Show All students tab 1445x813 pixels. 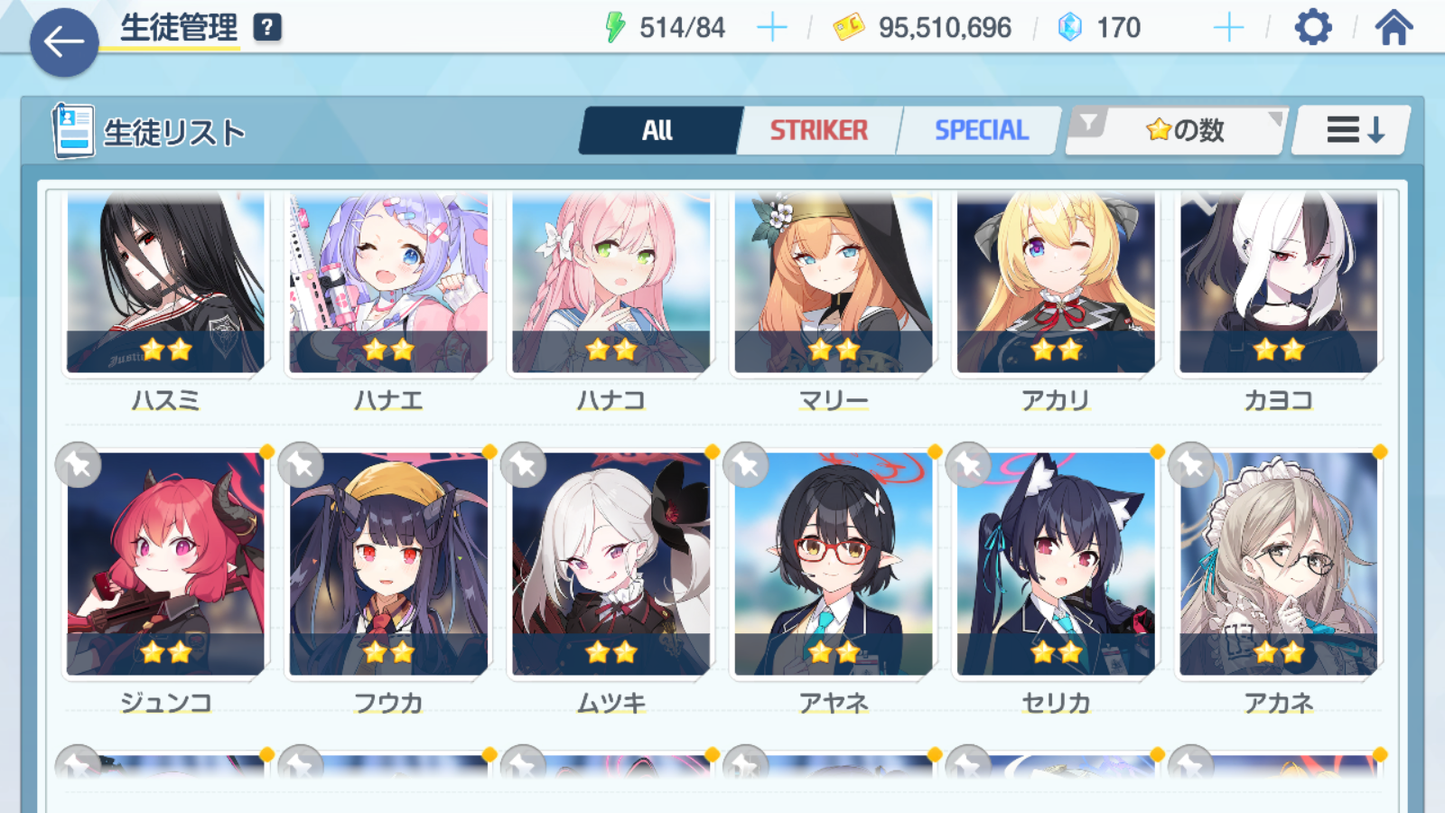pos(658,130)
